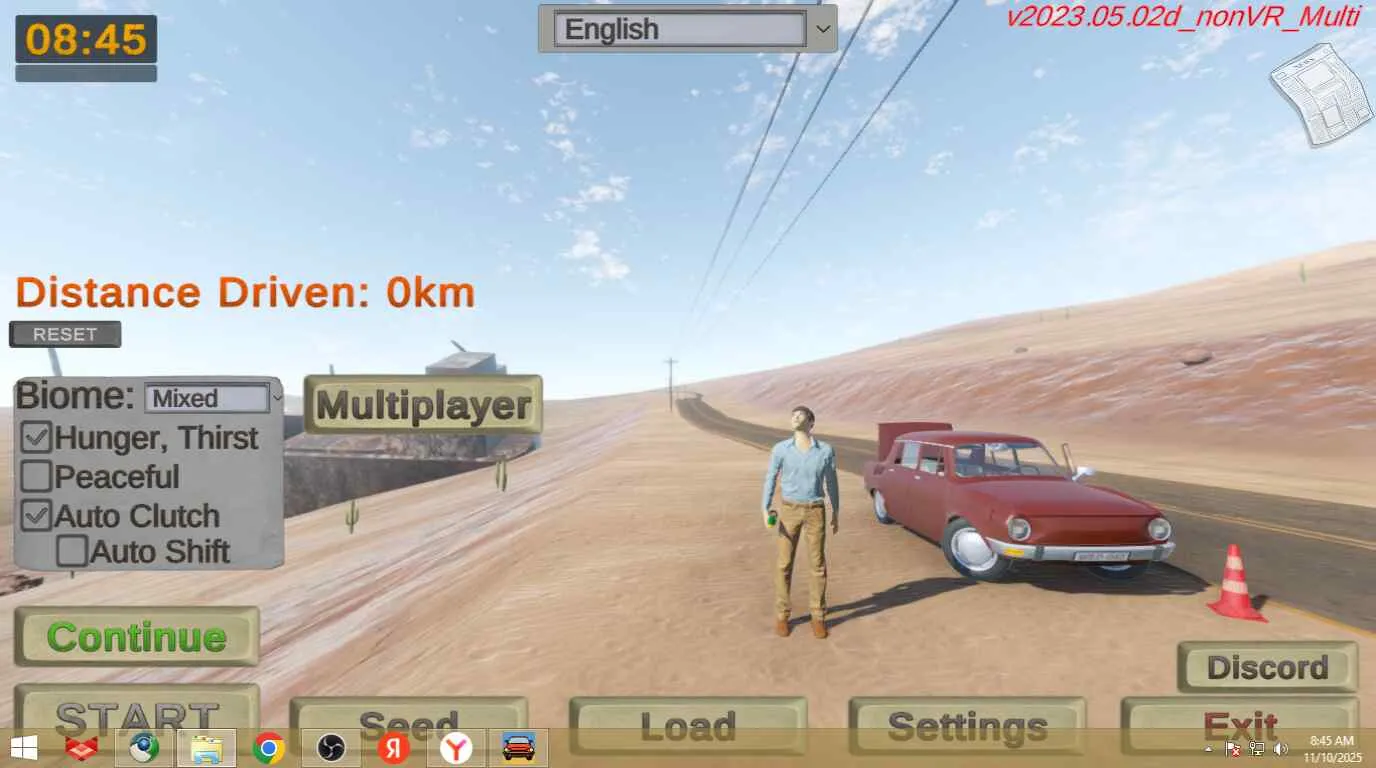
Task: Open the Biome dropdown set to Mixed
Action: point(213,398)
